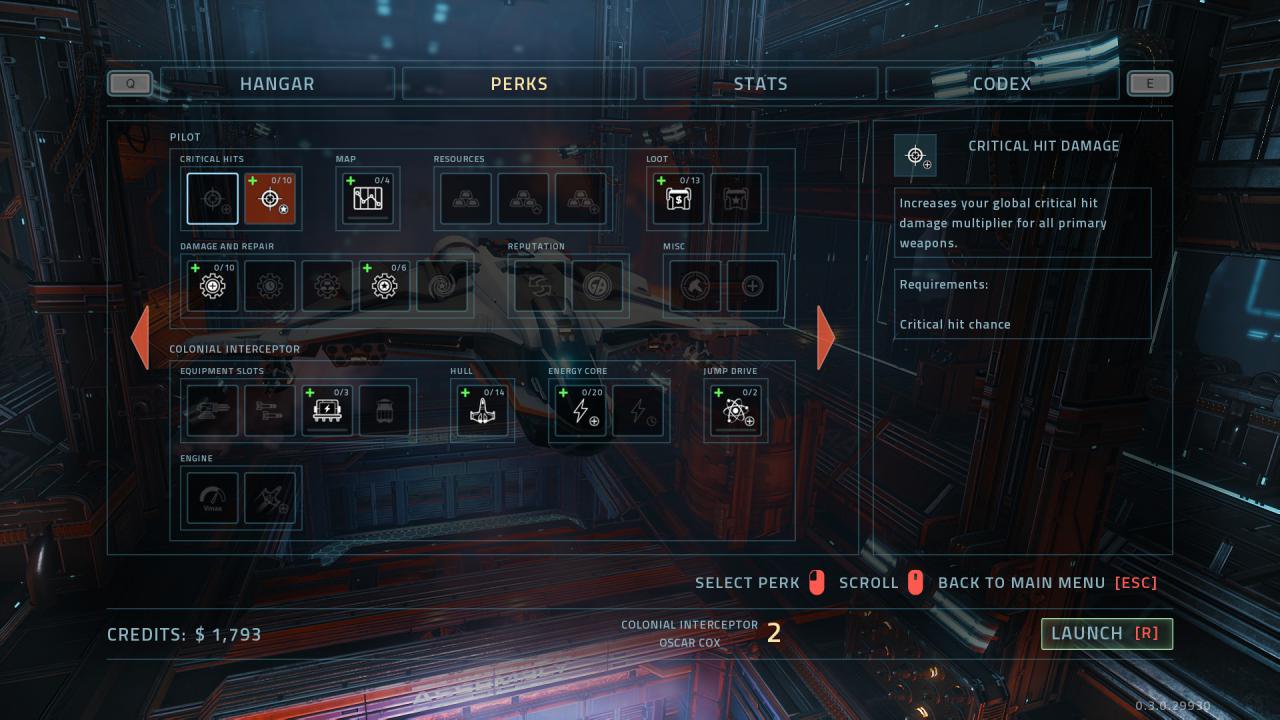Select the Jump Drive atom perk

coord(736,411)
